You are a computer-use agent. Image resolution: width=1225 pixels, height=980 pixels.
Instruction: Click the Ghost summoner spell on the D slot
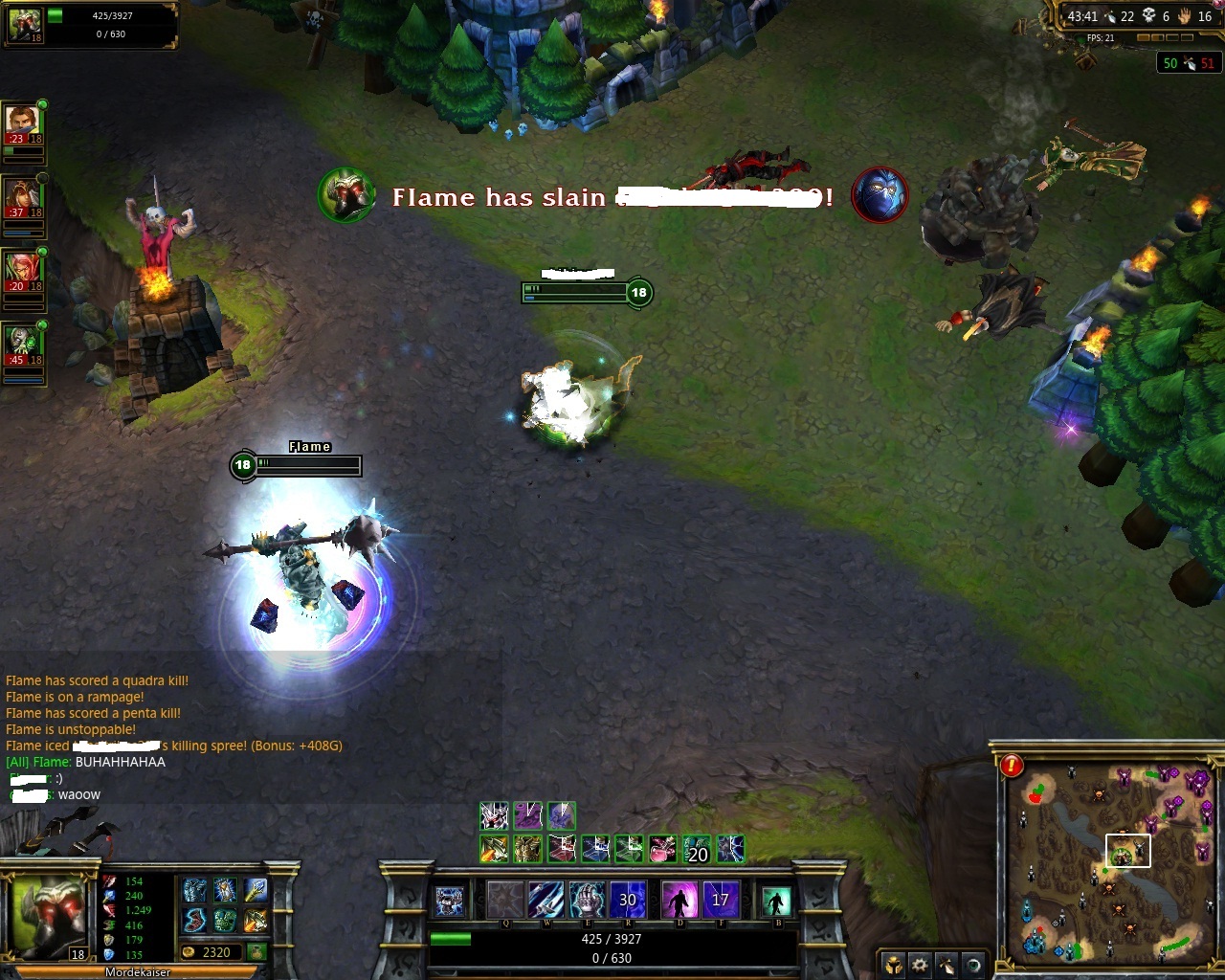tap(679, 900)
